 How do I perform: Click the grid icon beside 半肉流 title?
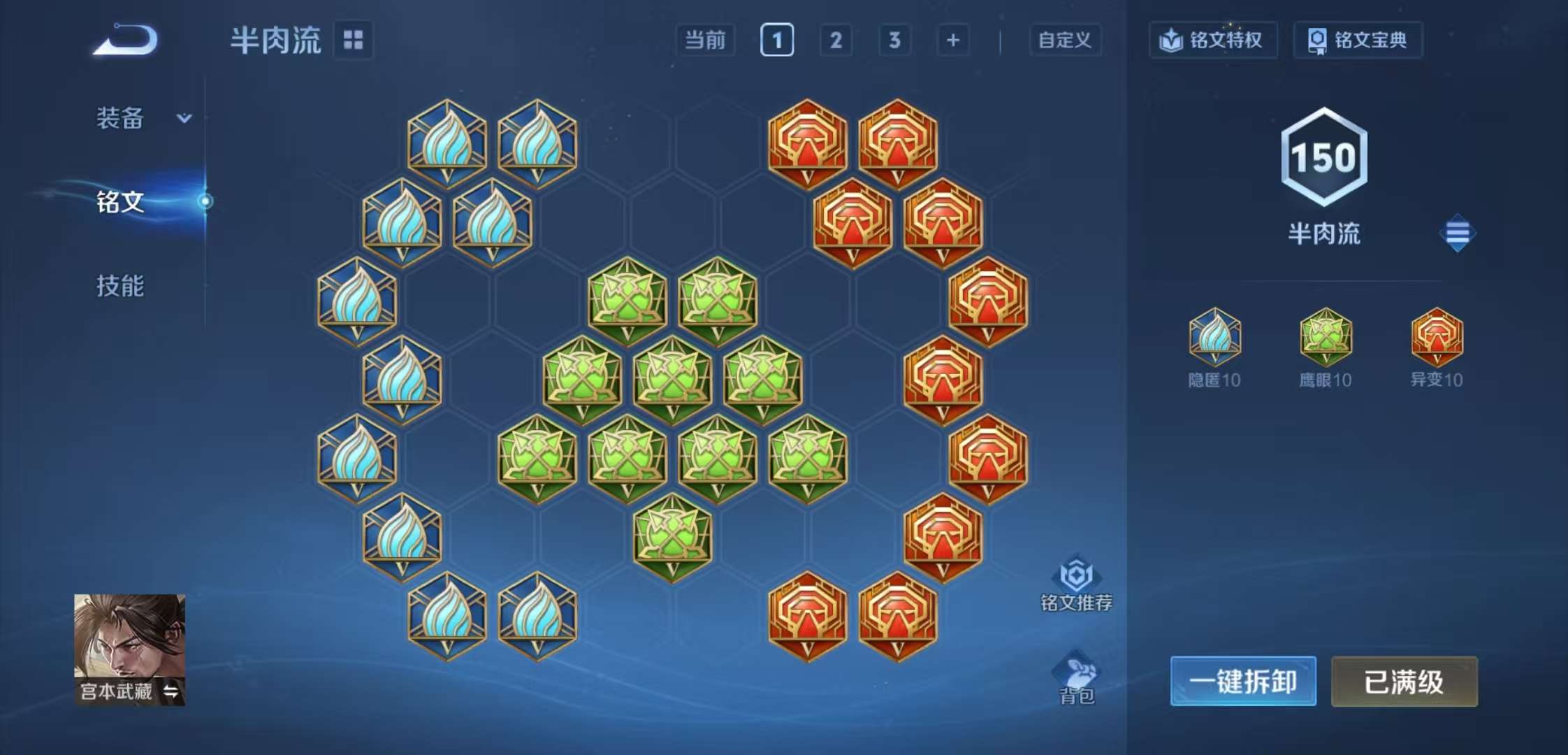click(354, 41)
